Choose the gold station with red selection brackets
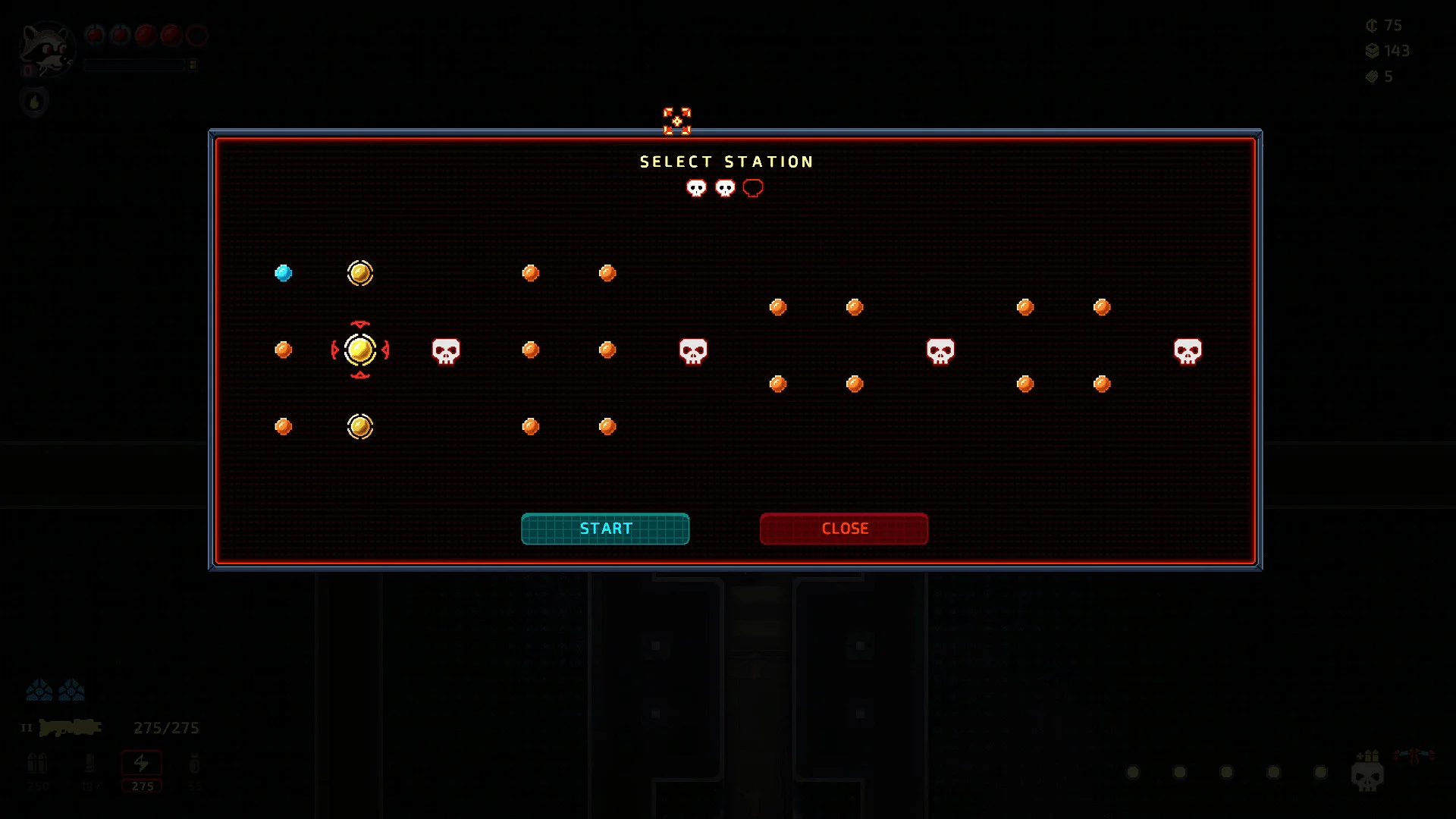Screen dimensions: 1456x819 pyautogui.click(x=360, y=350)
